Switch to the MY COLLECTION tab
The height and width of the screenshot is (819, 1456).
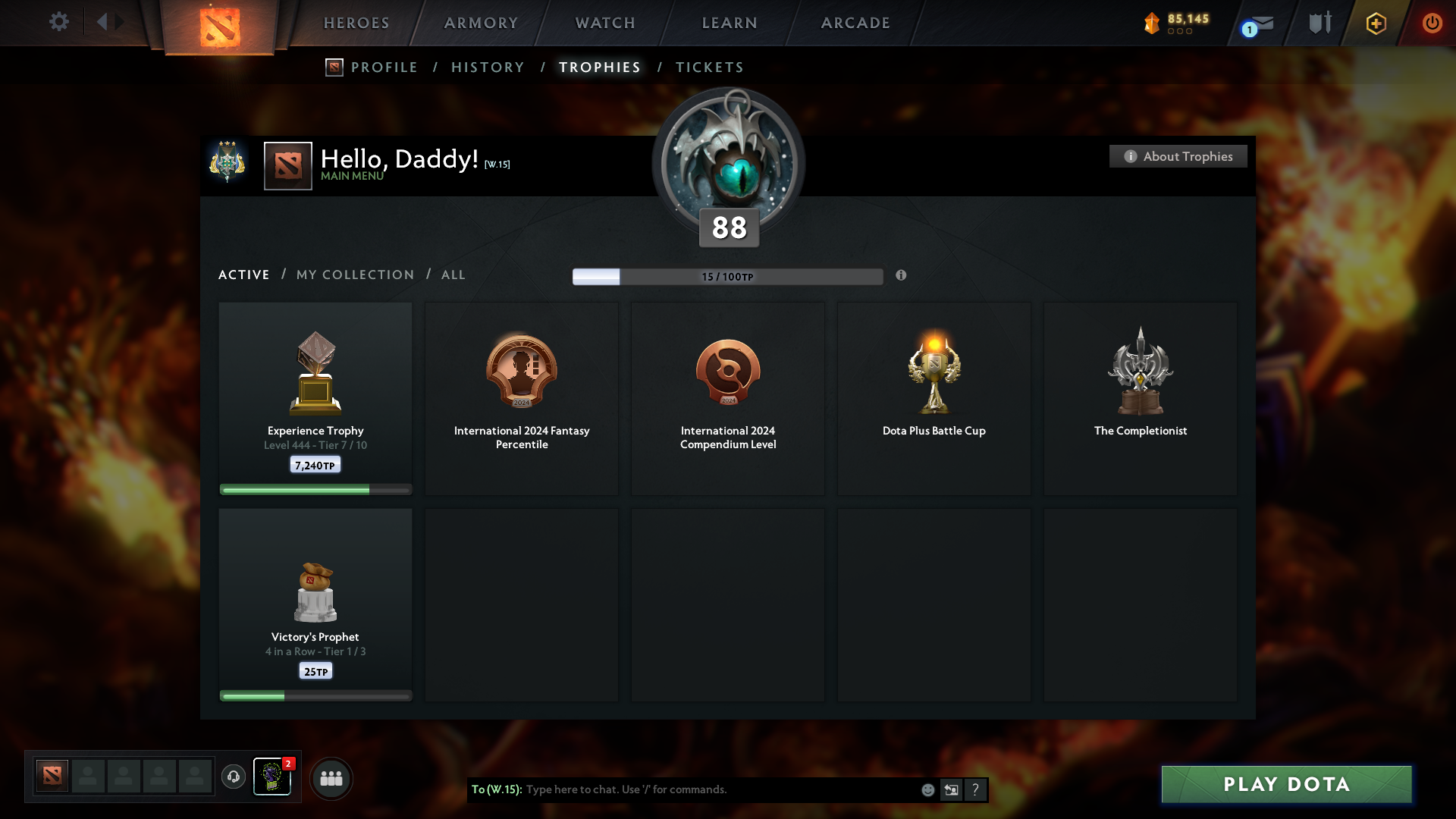354,275
